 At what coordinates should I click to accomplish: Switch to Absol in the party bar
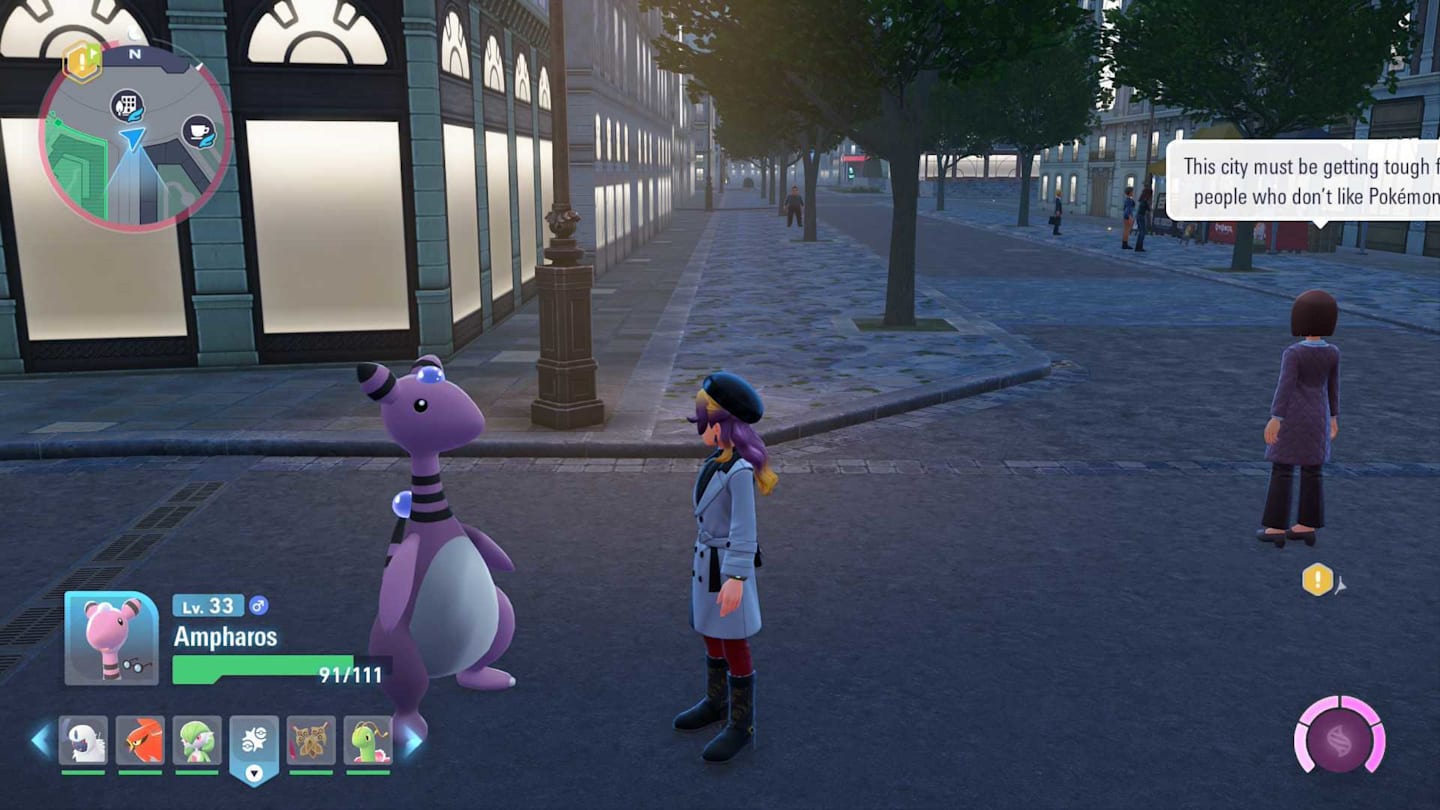[x=83, y=741]
